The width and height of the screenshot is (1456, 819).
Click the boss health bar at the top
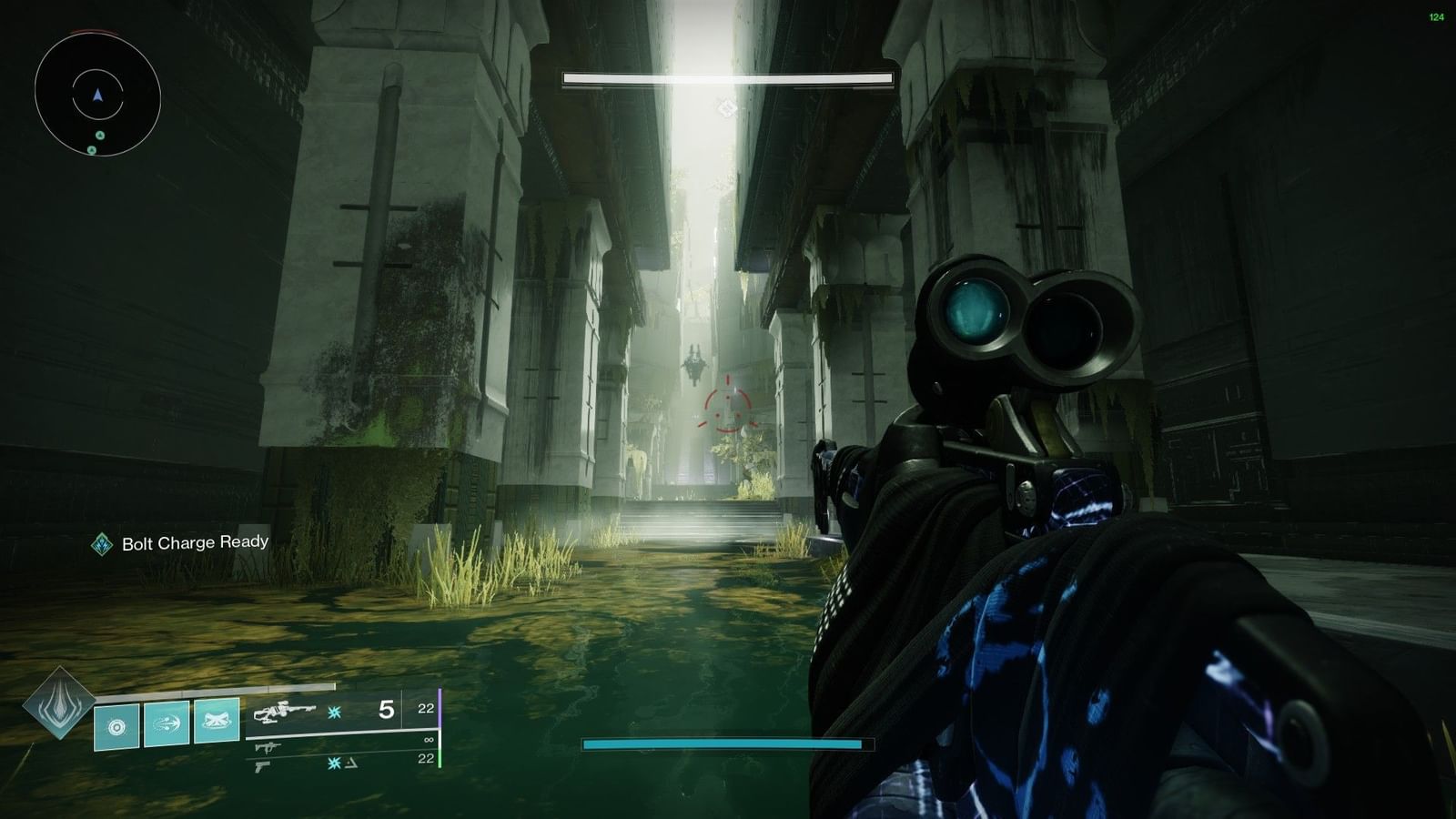(727, 77)
